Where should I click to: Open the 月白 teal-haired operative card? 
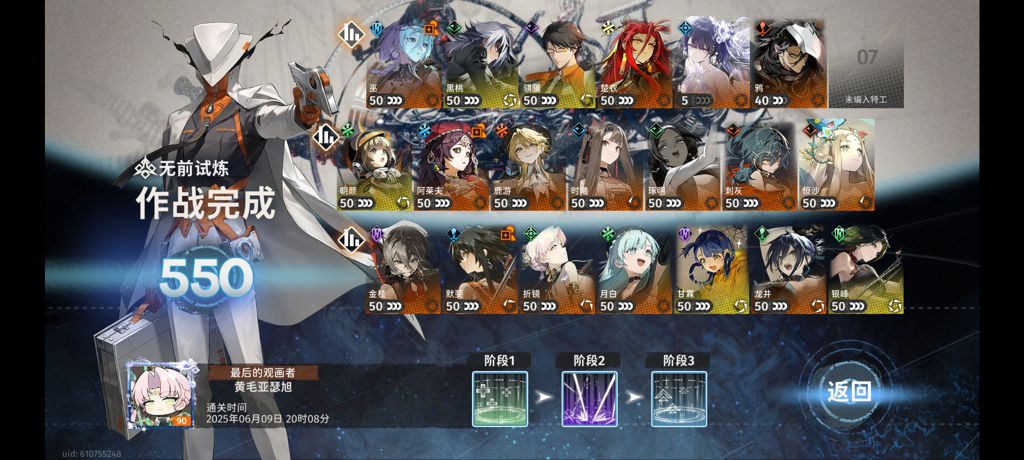point(636,270)
